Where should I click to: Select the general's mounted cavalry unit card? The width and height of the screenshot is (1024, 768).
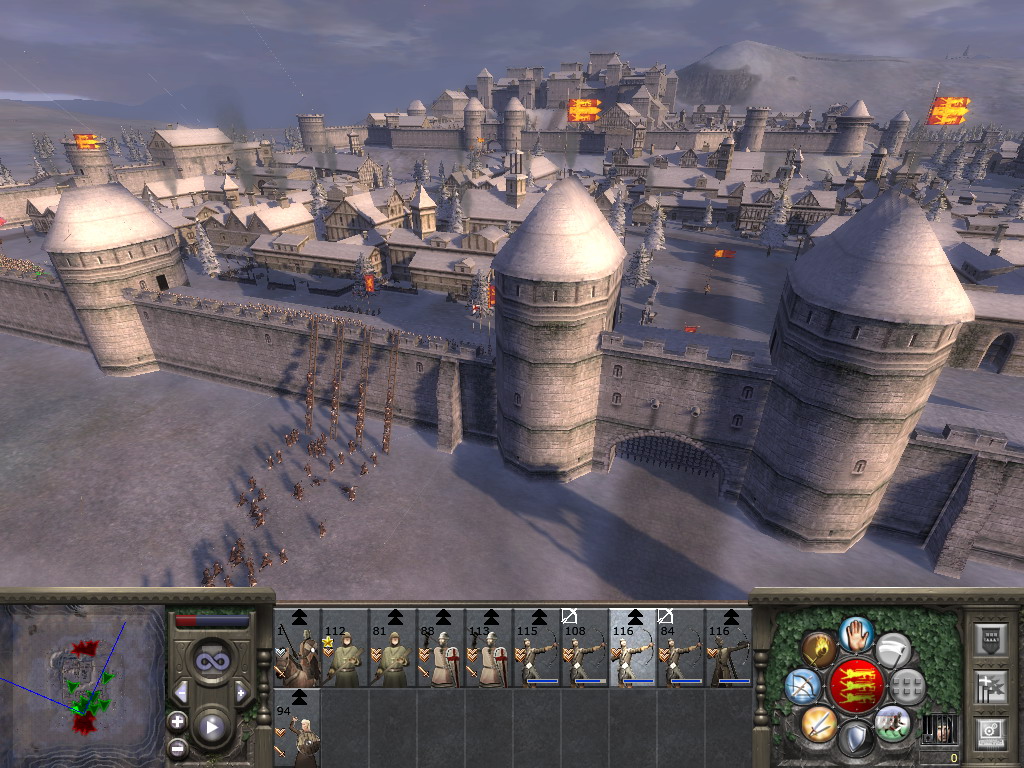click(297, 648)
